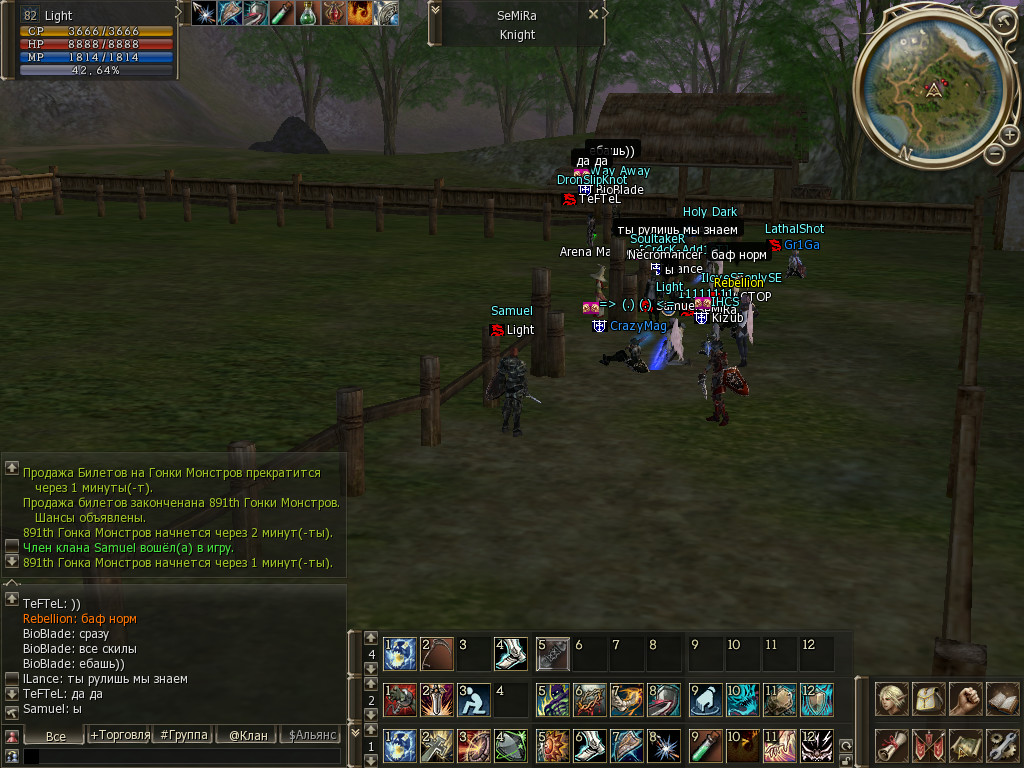Open the skills book button

1002,698
